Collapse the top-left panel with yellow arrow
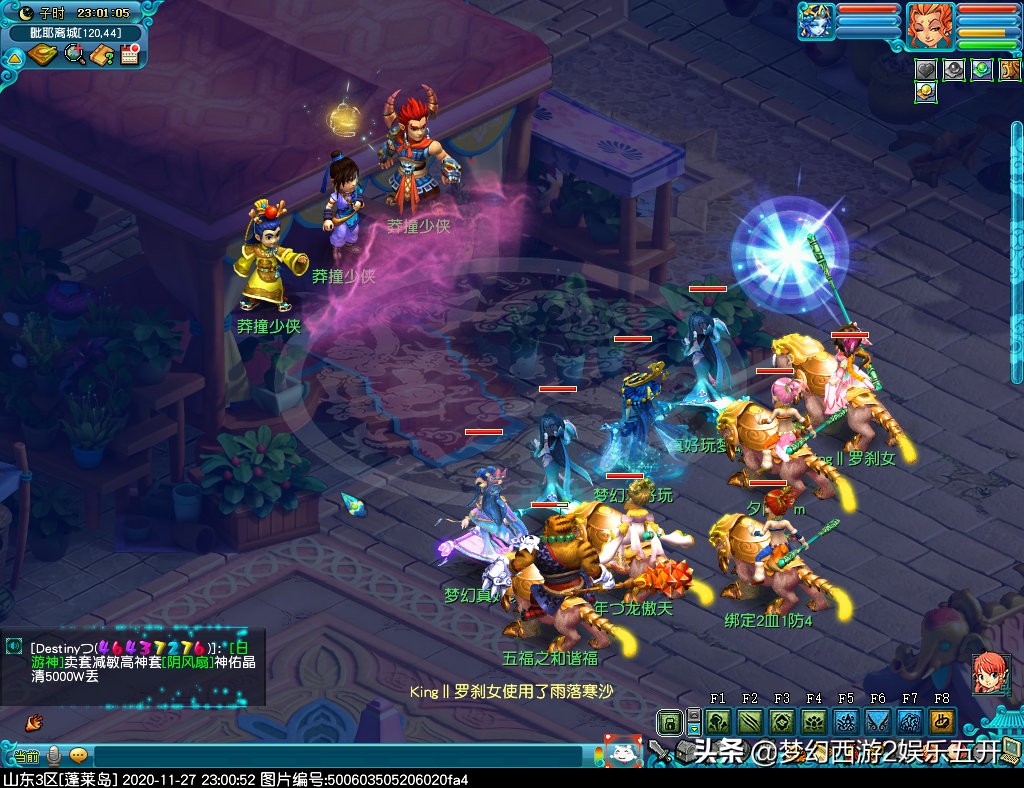 click(14, 59)
